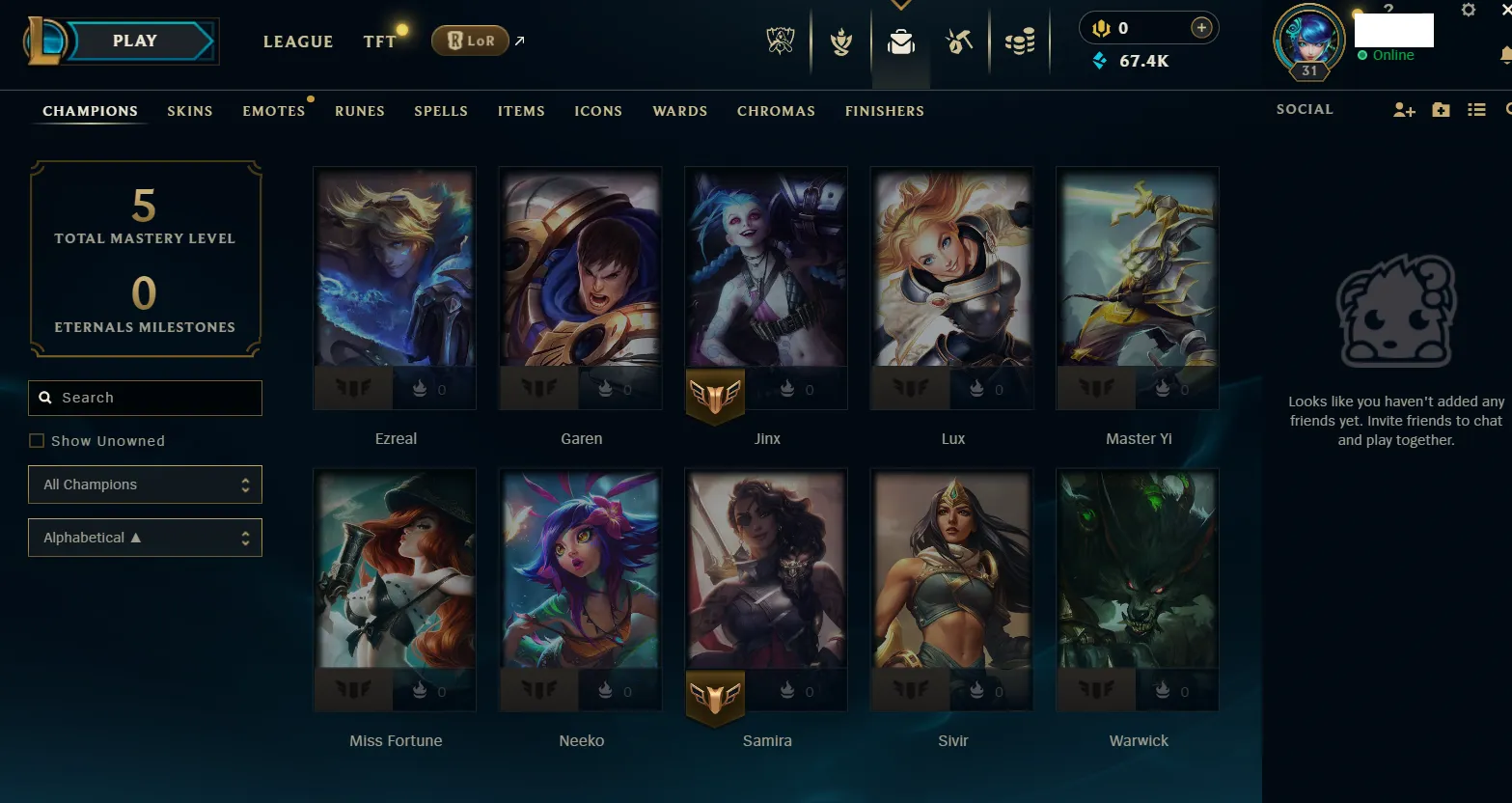Click inside the champion search field
Viewport: 1512px width, 803px height.
click(145, 398)
